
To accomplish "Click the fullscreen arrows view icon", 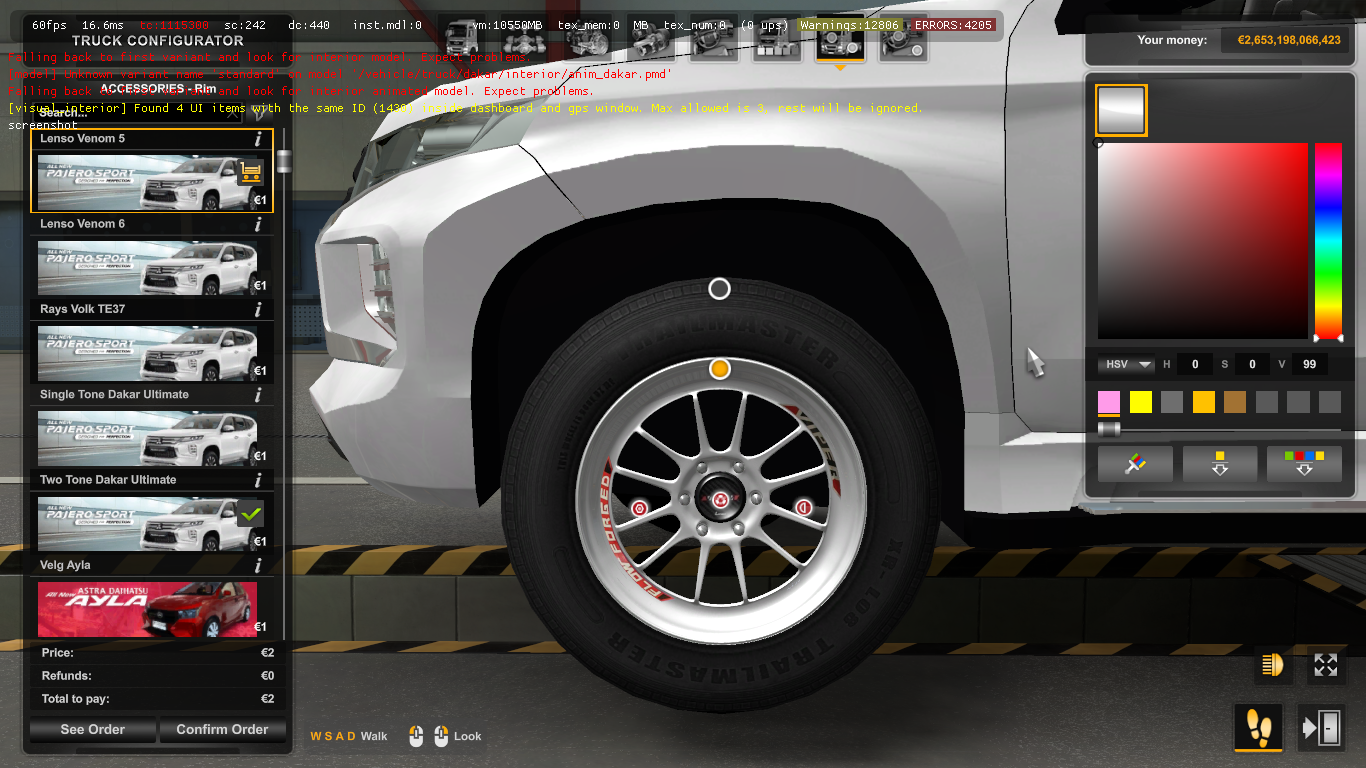I will pos(1324,665).
